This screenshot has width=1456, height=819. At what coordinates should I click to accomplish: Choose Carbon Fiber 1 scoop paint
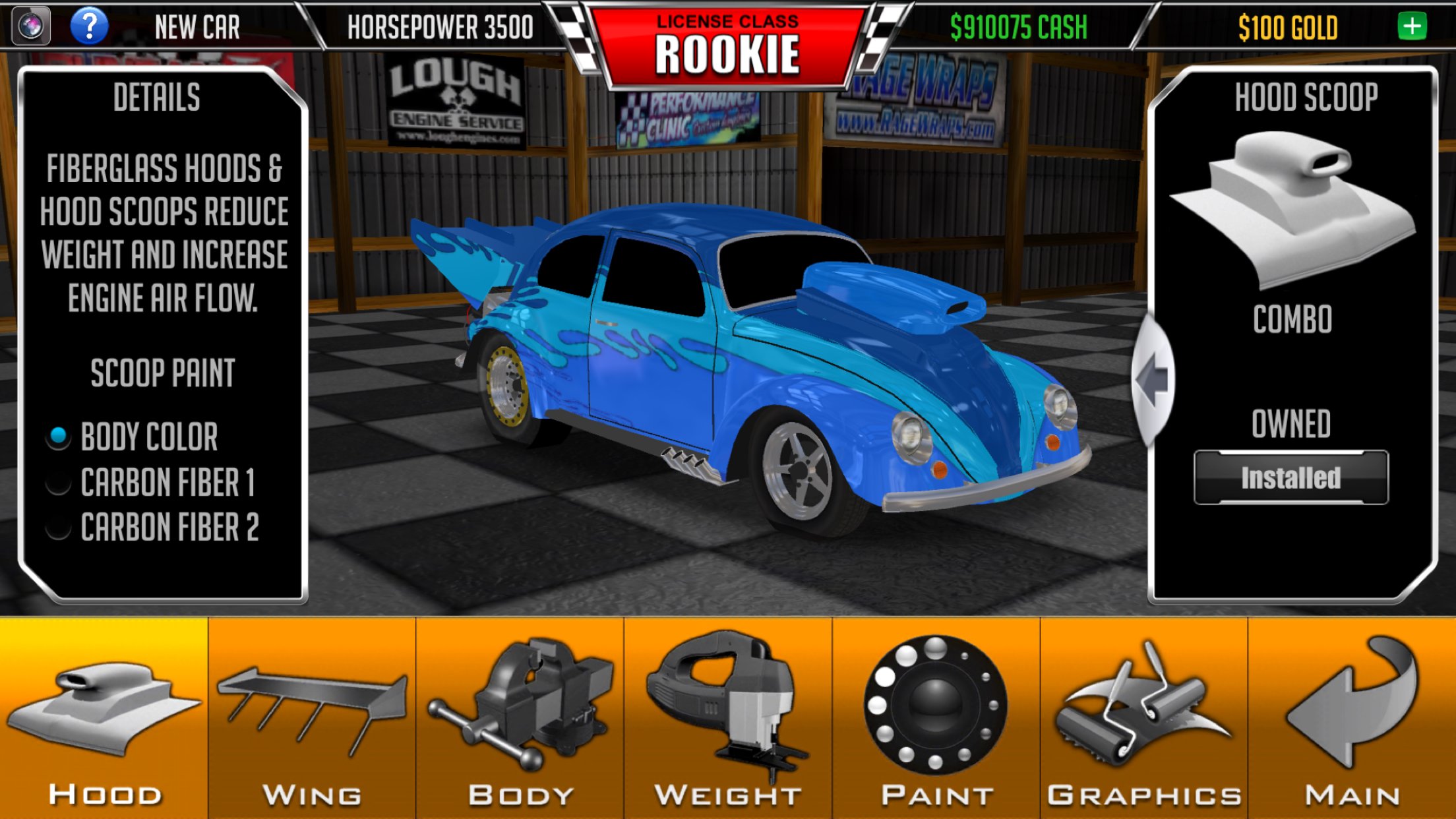[59, 483]
